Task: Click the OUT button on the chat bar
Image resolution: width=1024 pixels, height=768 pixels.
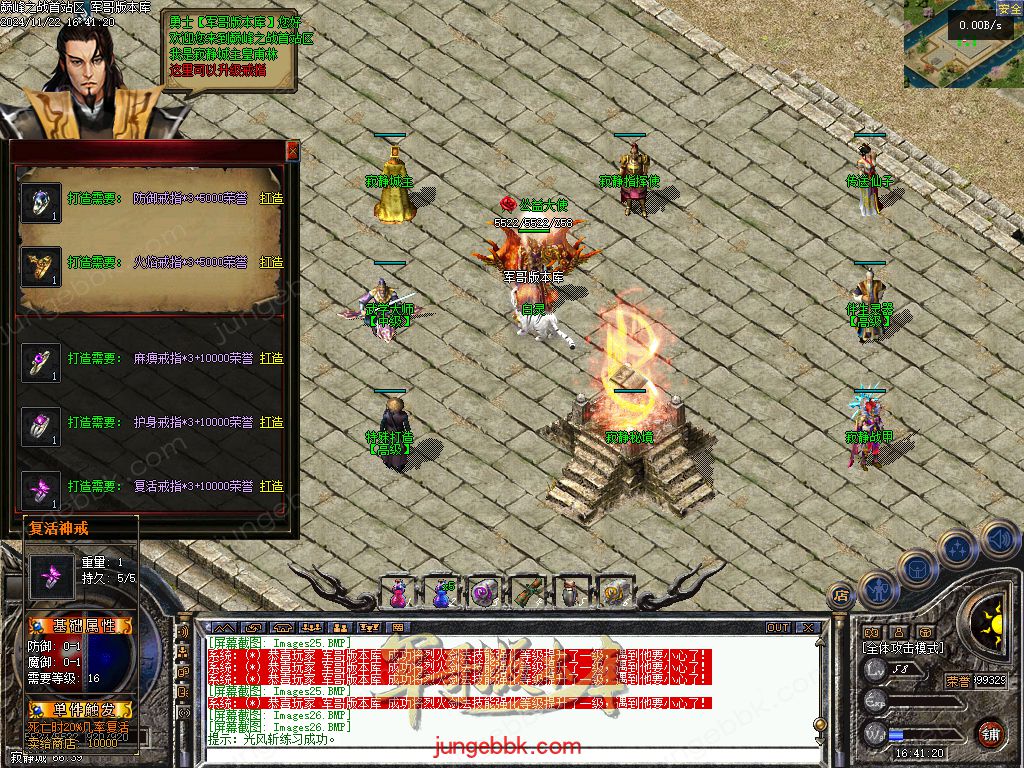Action: 778,628
